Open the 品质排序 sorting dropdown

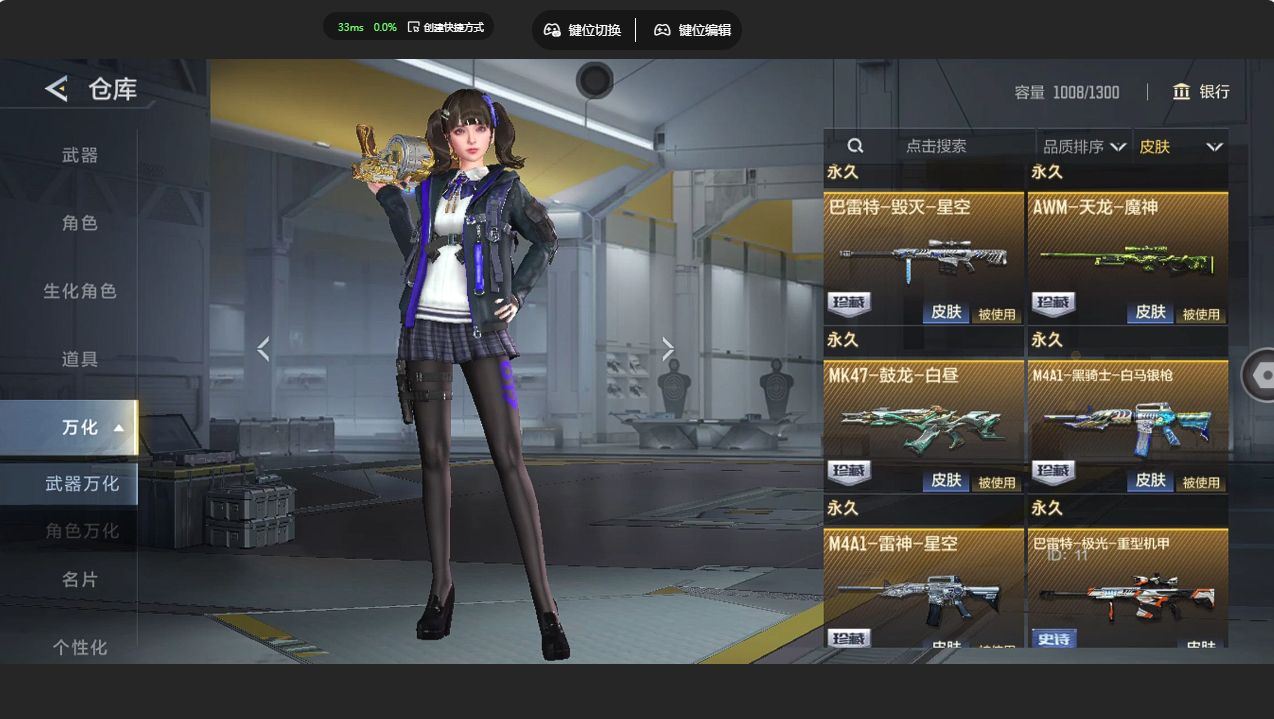(1084, 147)
